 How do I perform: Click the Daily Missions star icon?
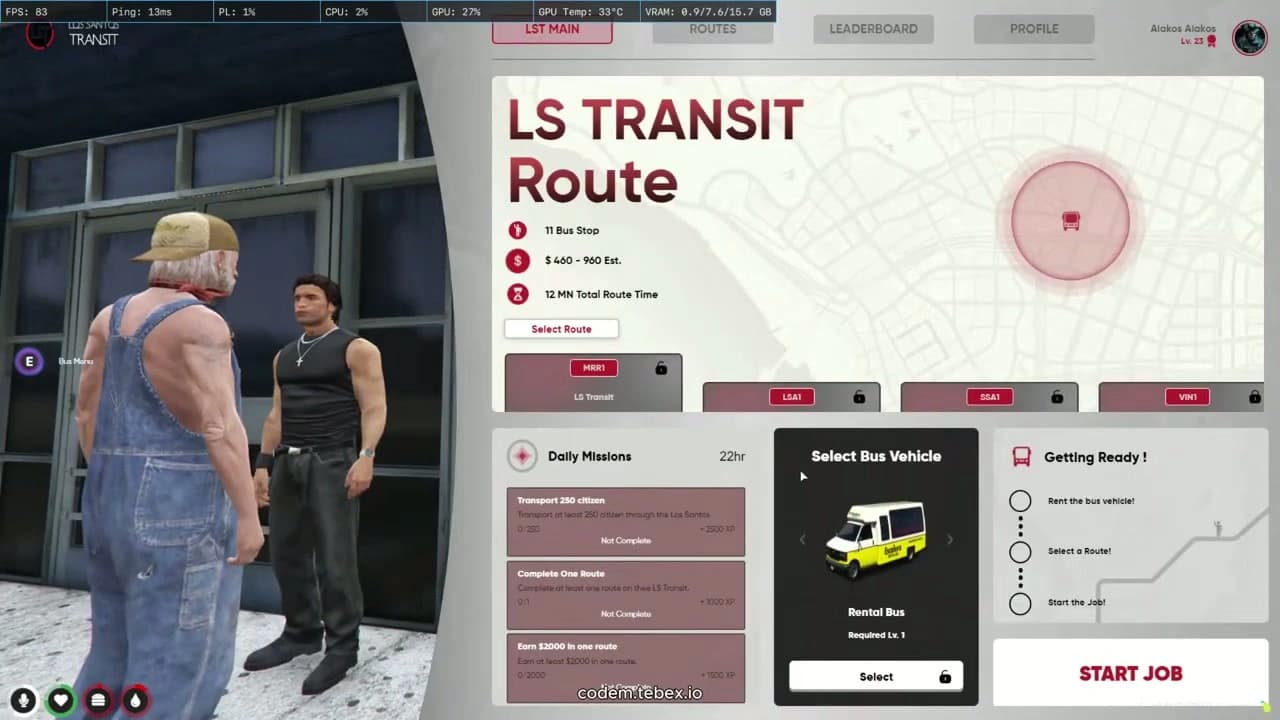[522, 456]
